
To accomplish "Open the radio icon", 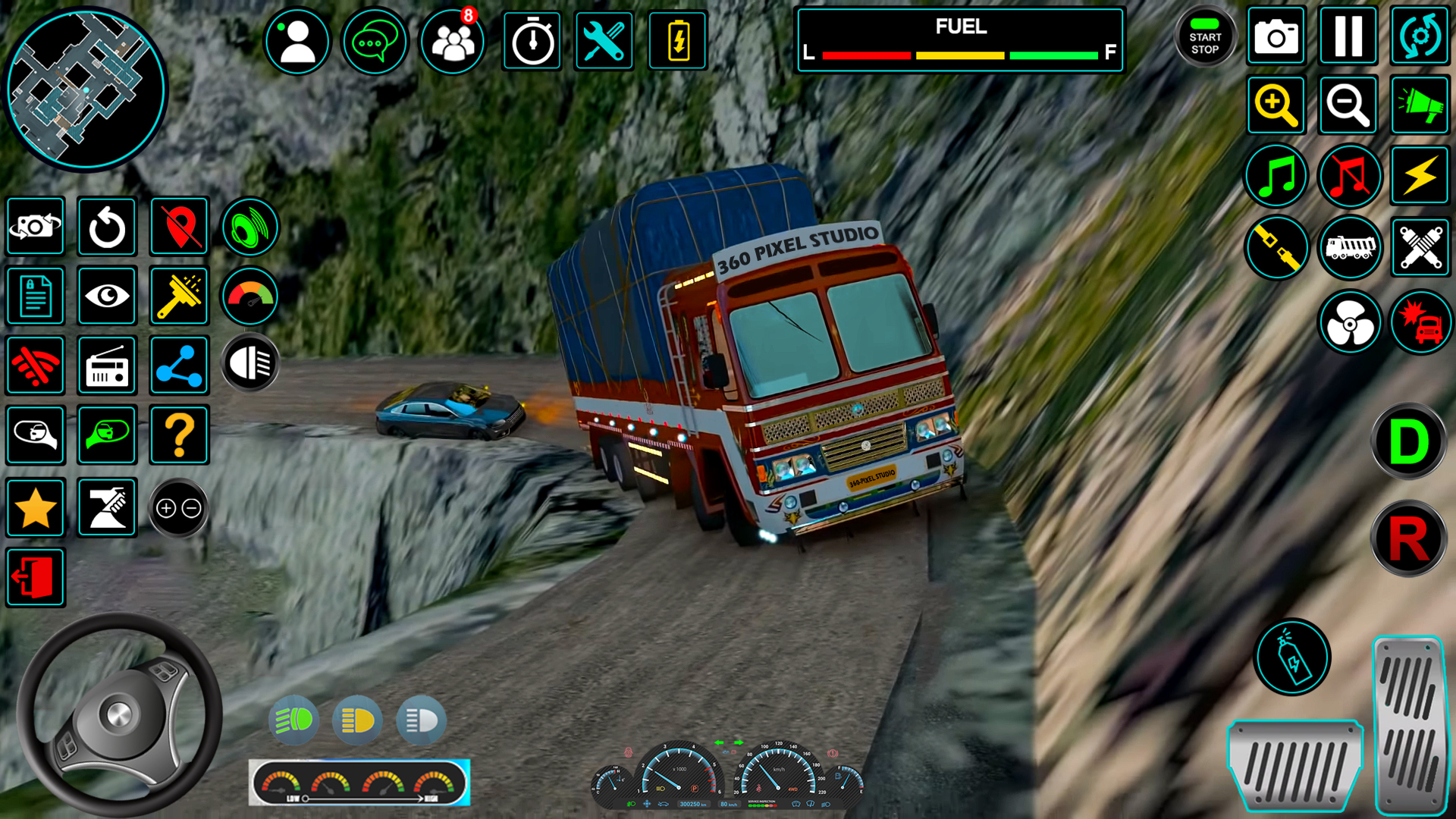I will (108, 366).
